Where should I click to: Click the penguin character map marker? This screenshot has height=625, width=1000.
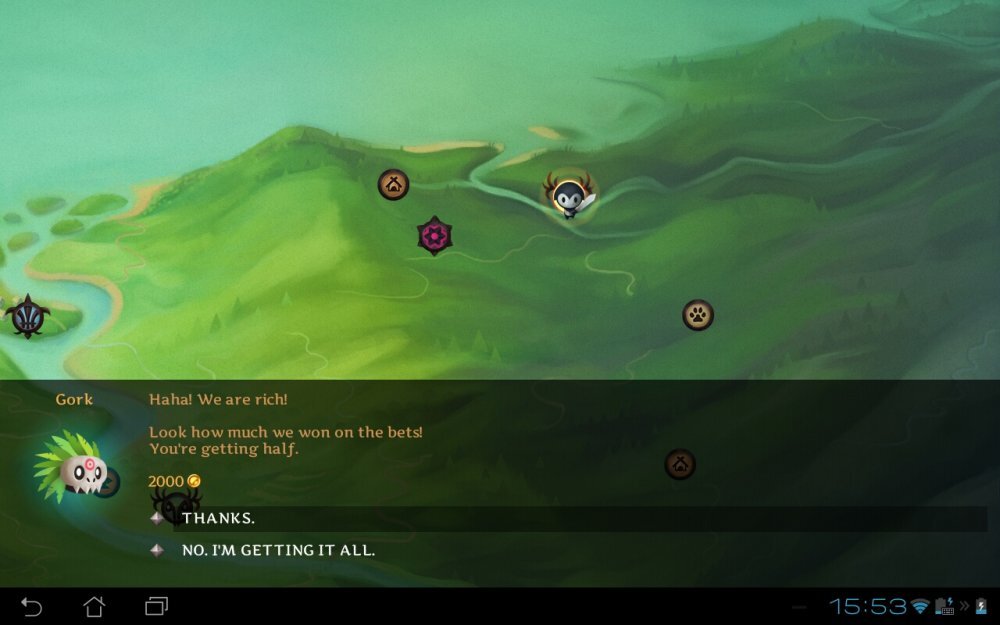click(x=570, y=197)
